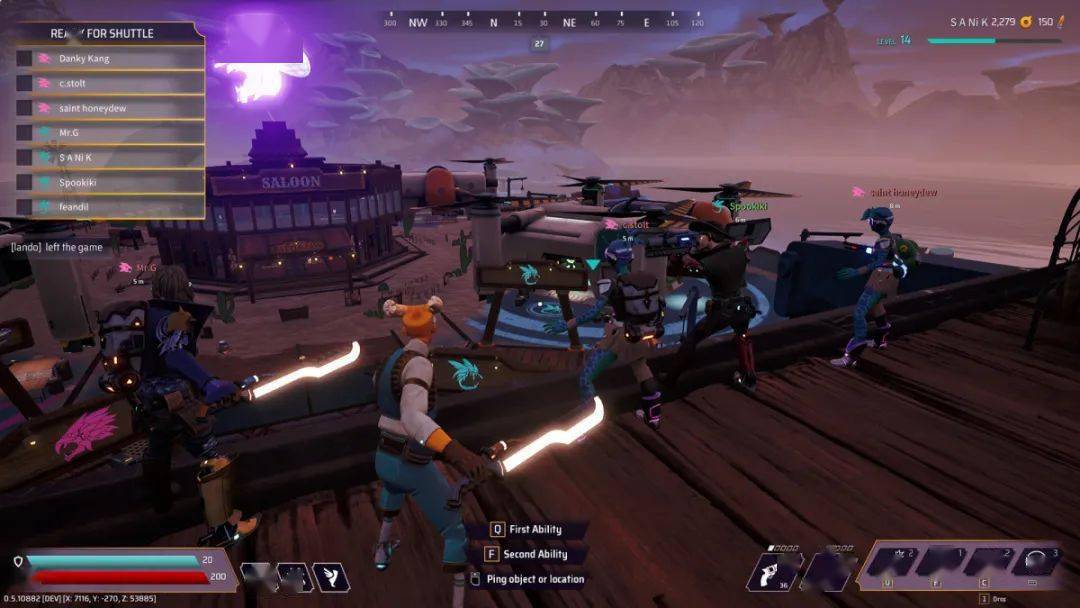Click saint honeydew's player row
Screen dimensions: 1080x608
point(110,108)
